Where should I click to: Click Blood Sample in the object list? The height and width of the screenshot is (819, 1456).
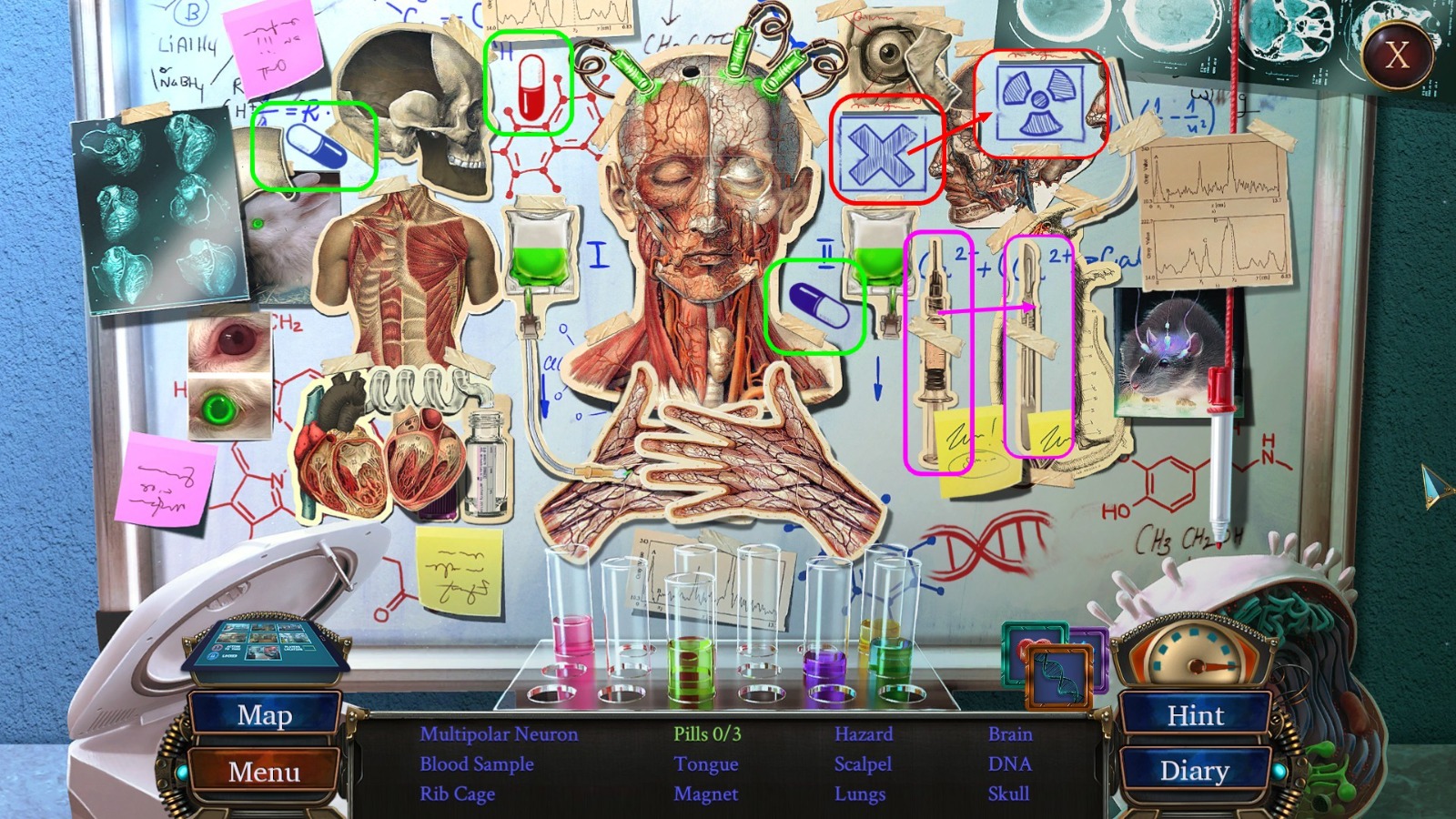pyautogui.click(x=475, y=764)
